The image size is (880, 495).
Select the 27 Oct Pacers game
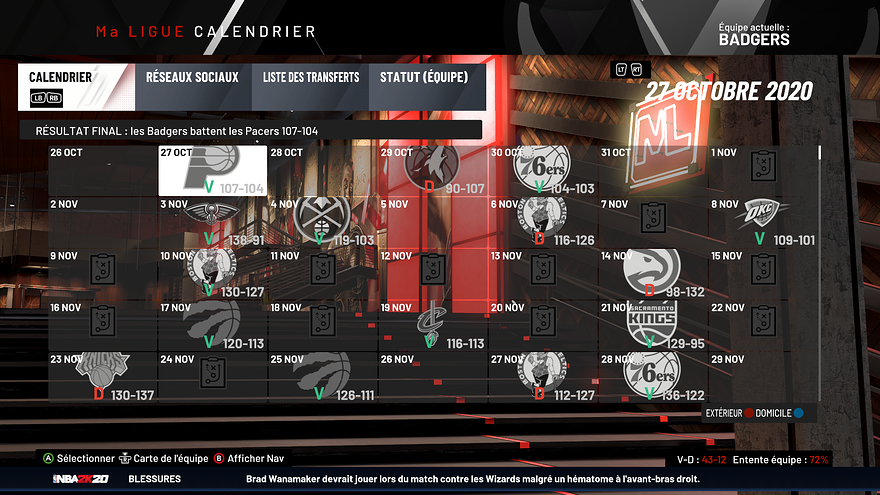tap(212, 170)
